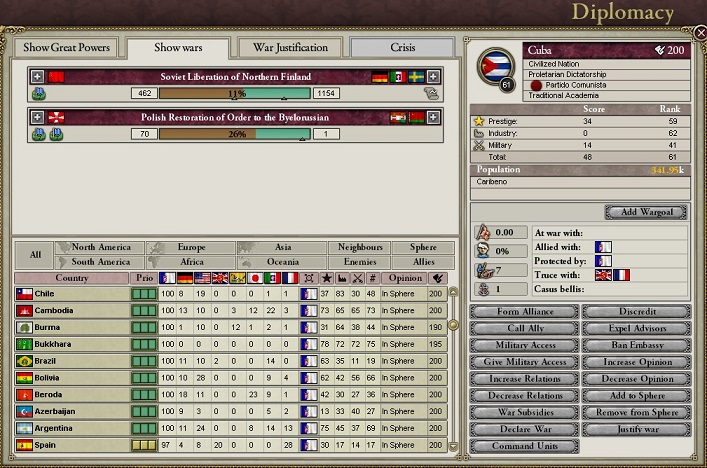This screenshot has width=707, height=468.
Task: Show only Enemies in country list
Action: (x=359, y=262)
